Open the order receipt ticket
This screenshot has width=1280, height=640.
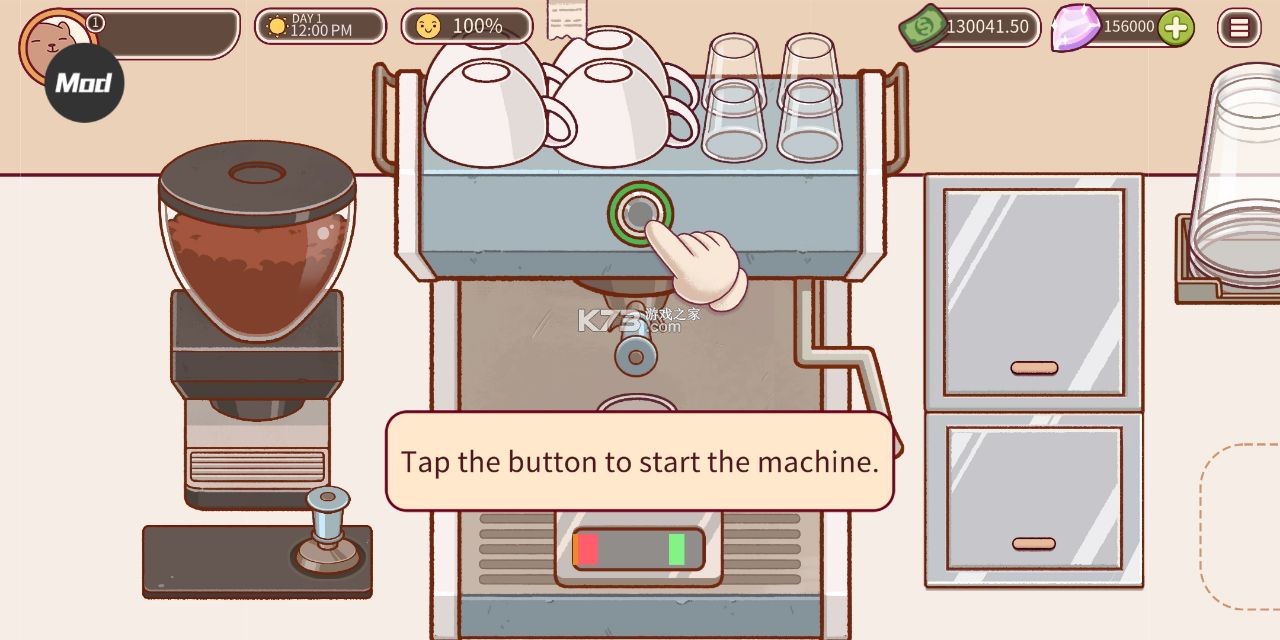tap(567, 18)
